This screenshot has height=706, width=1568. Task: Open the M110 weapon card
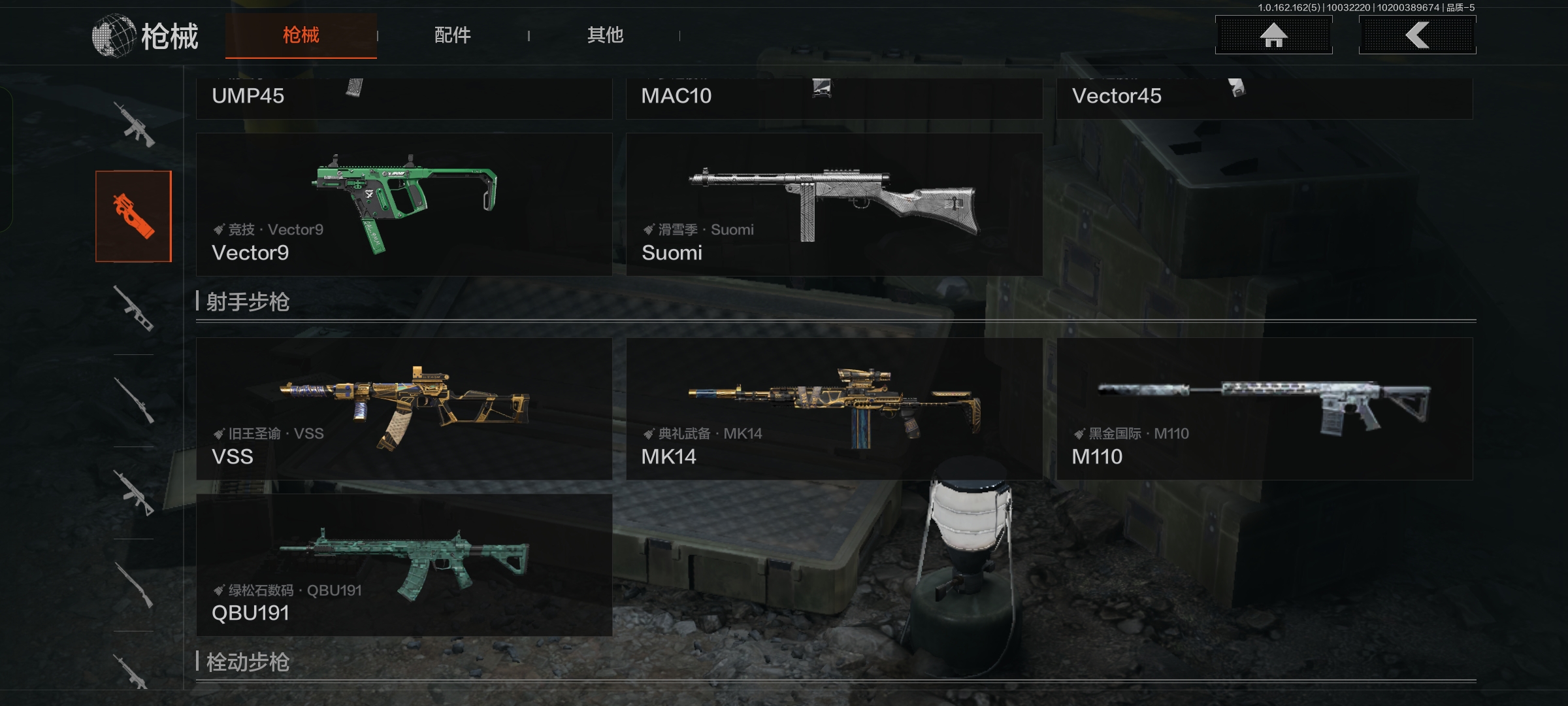pyautogui.click(x=1264, y=409)
